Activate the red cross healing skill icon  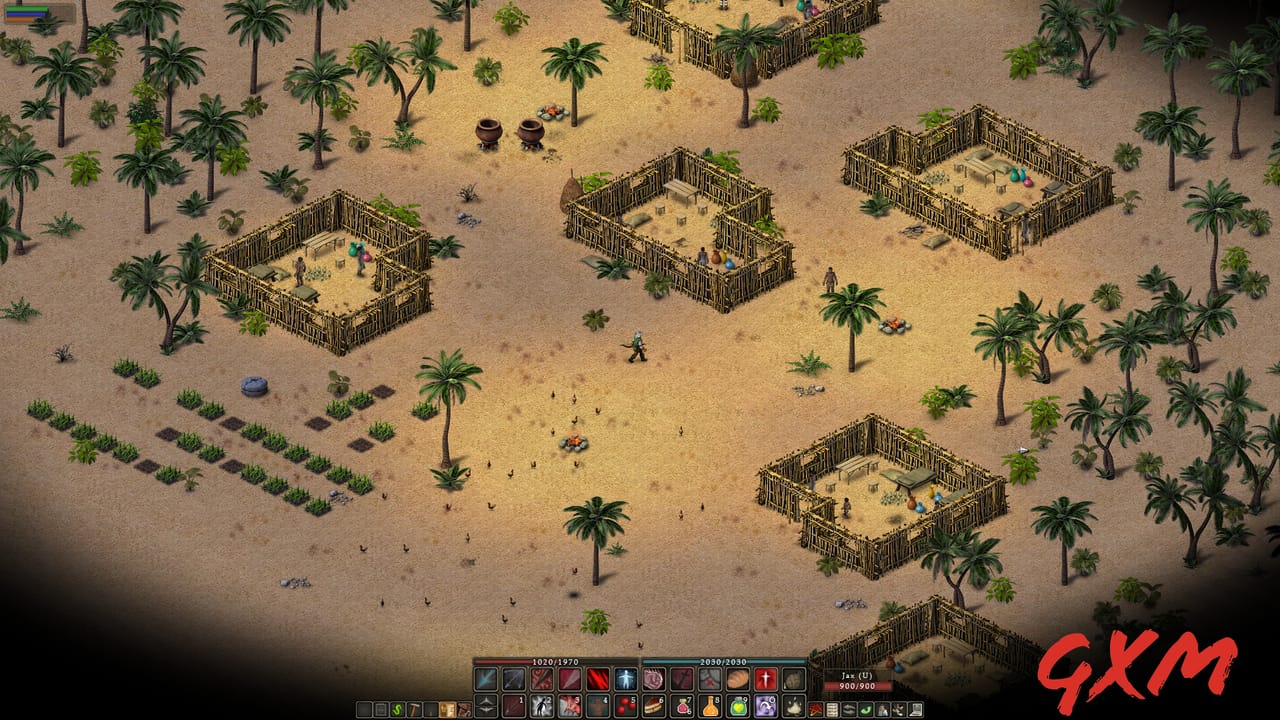click(x=764, y=677)
